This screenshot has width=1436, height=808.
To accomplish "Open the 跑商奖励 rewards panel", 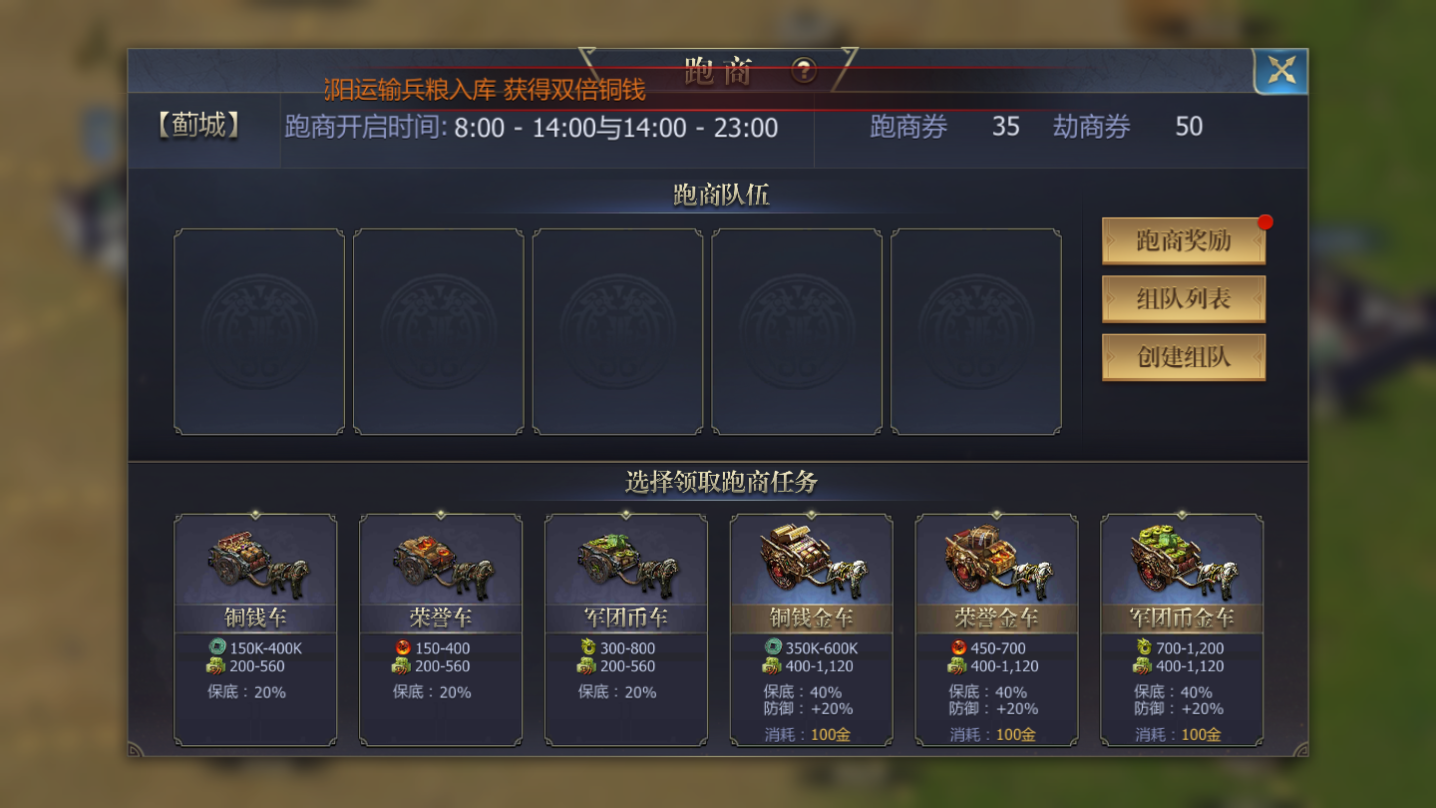I will tap(1184, 241).
